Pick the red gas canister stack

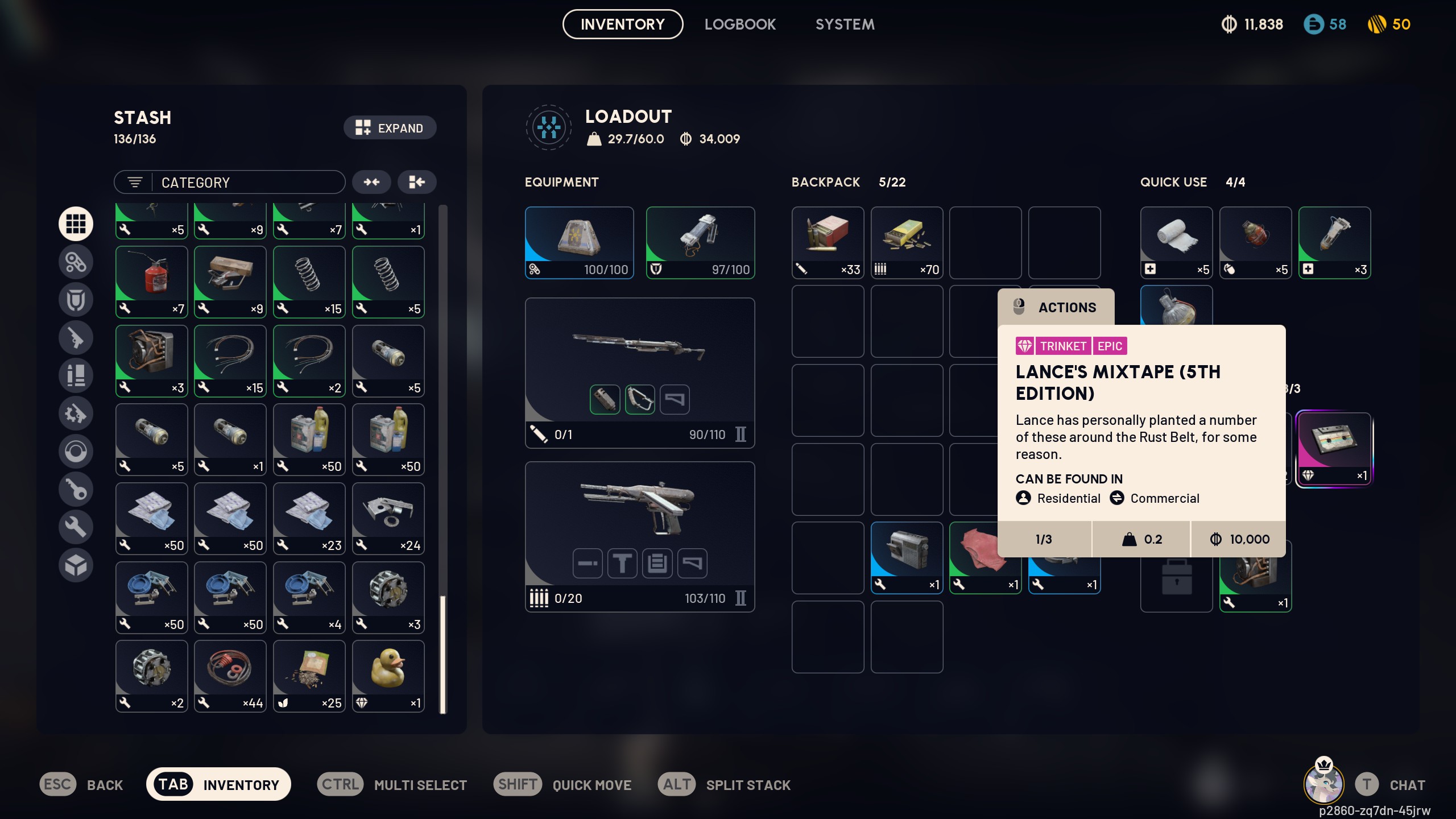tap(151, 282)
